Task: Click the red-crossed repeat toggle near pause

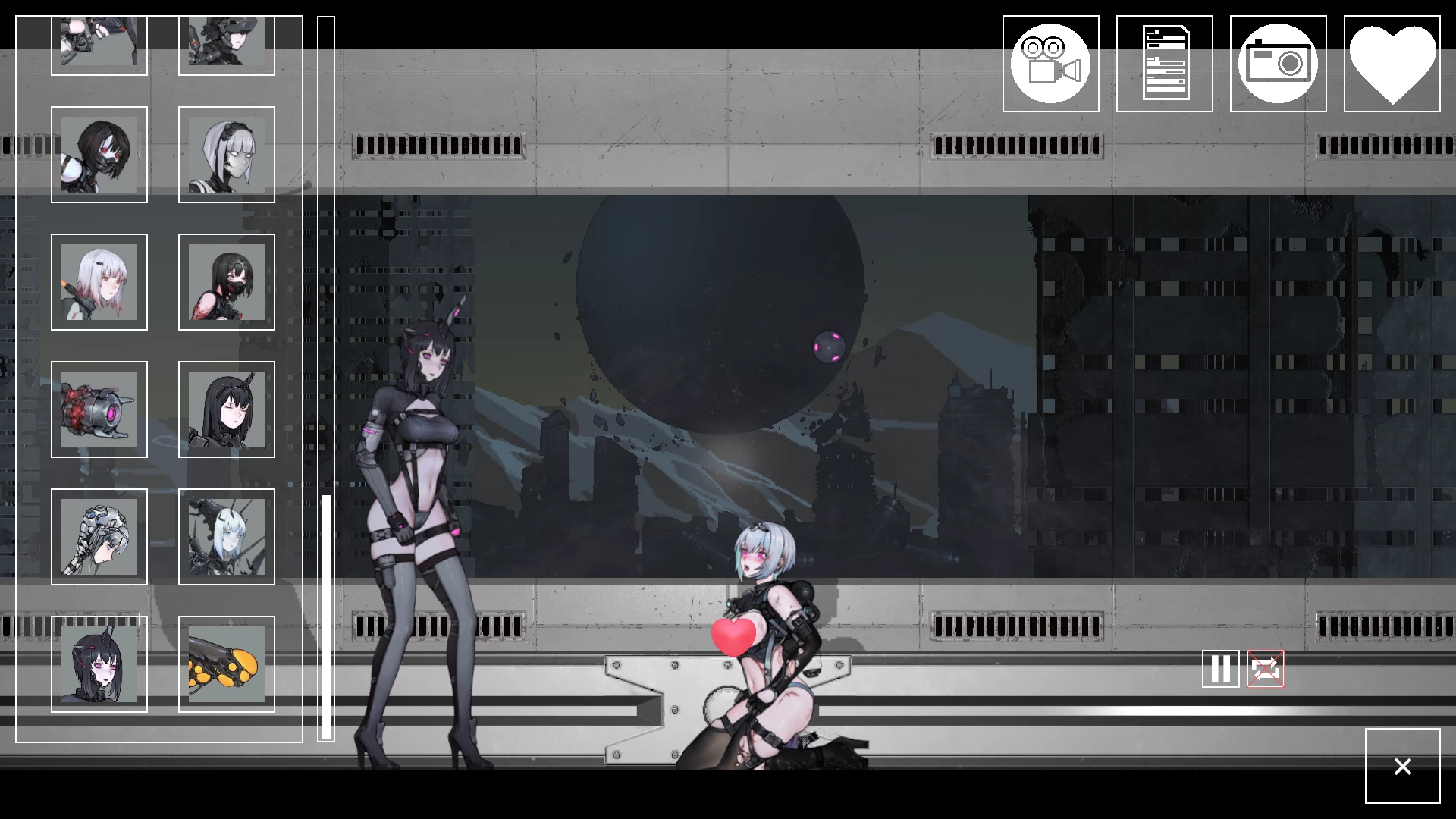Action: tap(1265, 670)
